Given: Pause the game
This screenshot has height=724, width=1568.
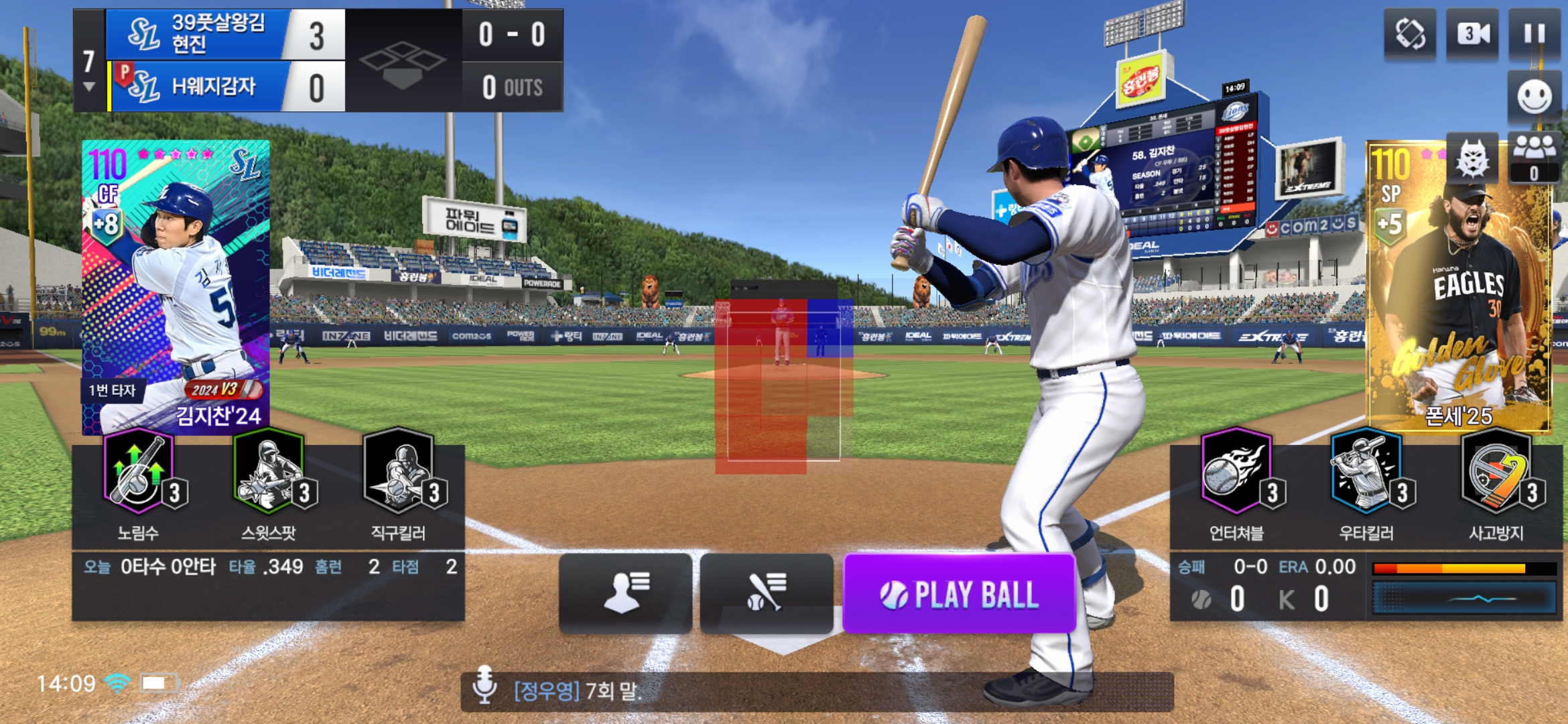Looking at the screenshot, I should (1534, 34).
